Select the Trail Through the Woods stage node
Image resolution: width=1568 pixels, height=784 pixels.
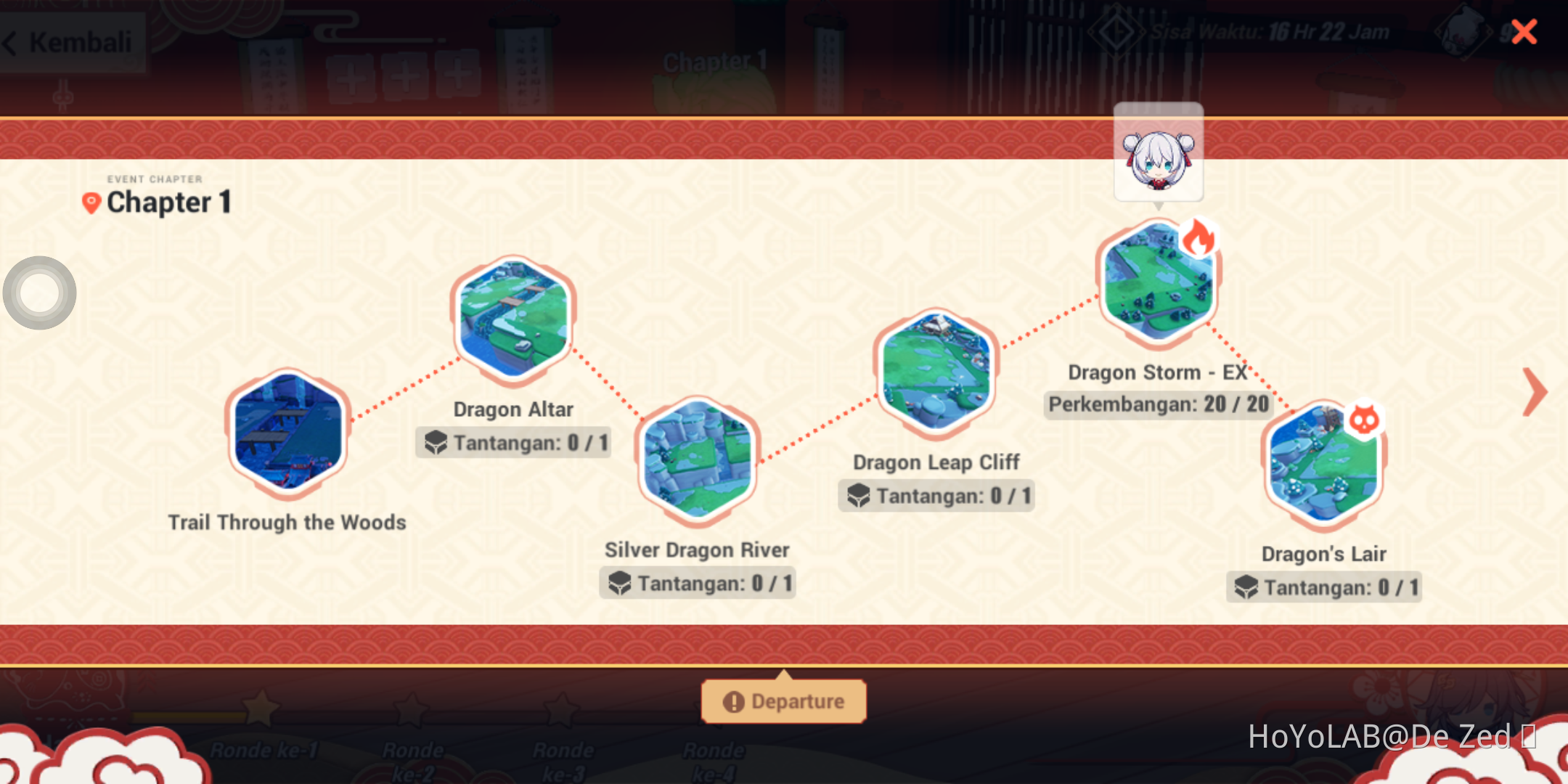coord(287,432)
